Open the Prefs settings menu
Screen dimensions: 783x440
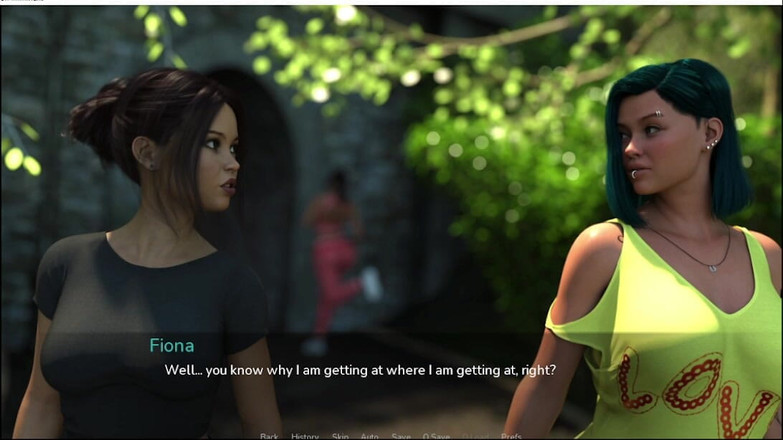click(x=511, y=436)
